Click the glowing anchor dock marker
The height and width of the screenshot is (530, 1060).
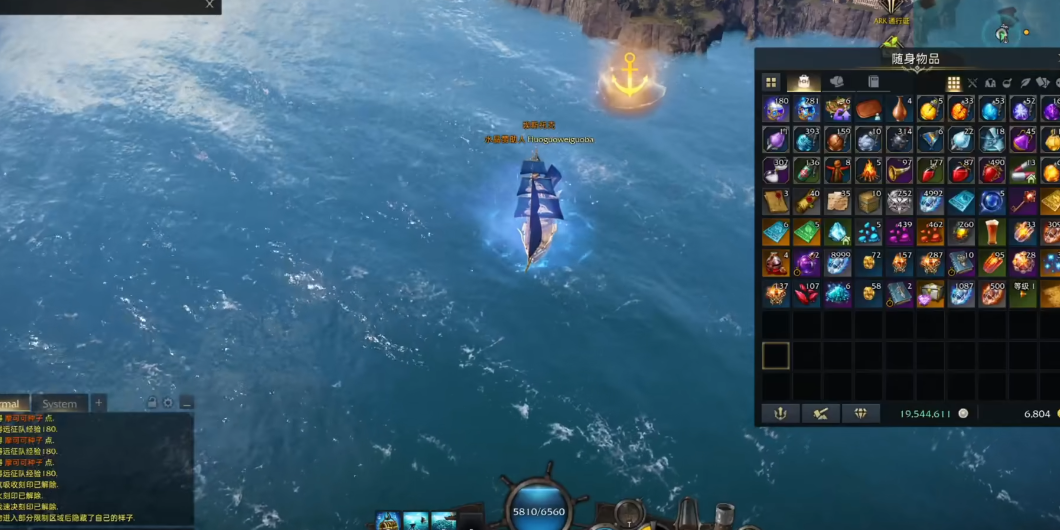click(x=630, y=78)
